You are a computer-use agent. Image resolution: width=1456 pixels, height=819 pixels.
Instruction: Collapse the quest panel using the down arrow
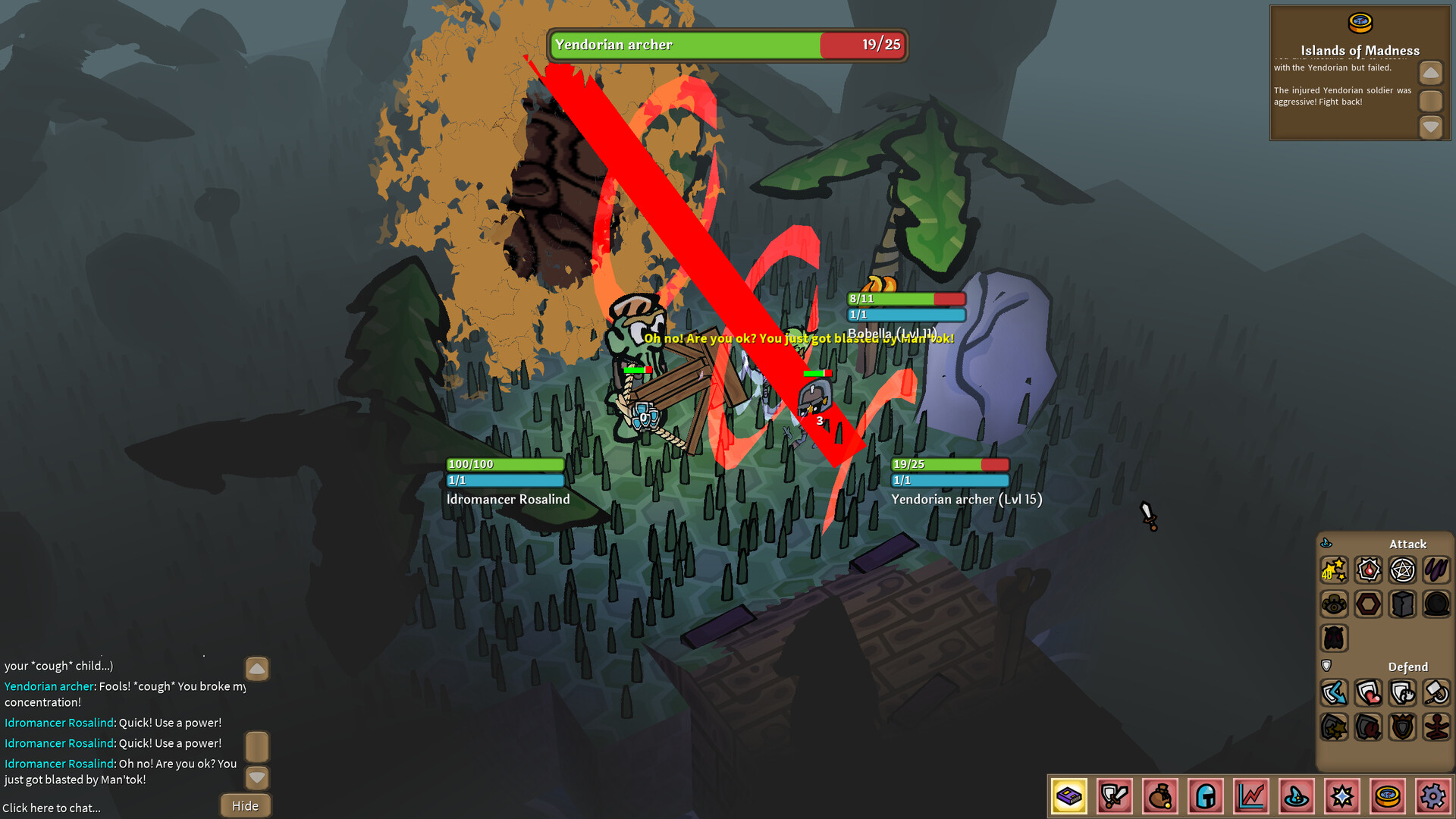pos(1431,127)
